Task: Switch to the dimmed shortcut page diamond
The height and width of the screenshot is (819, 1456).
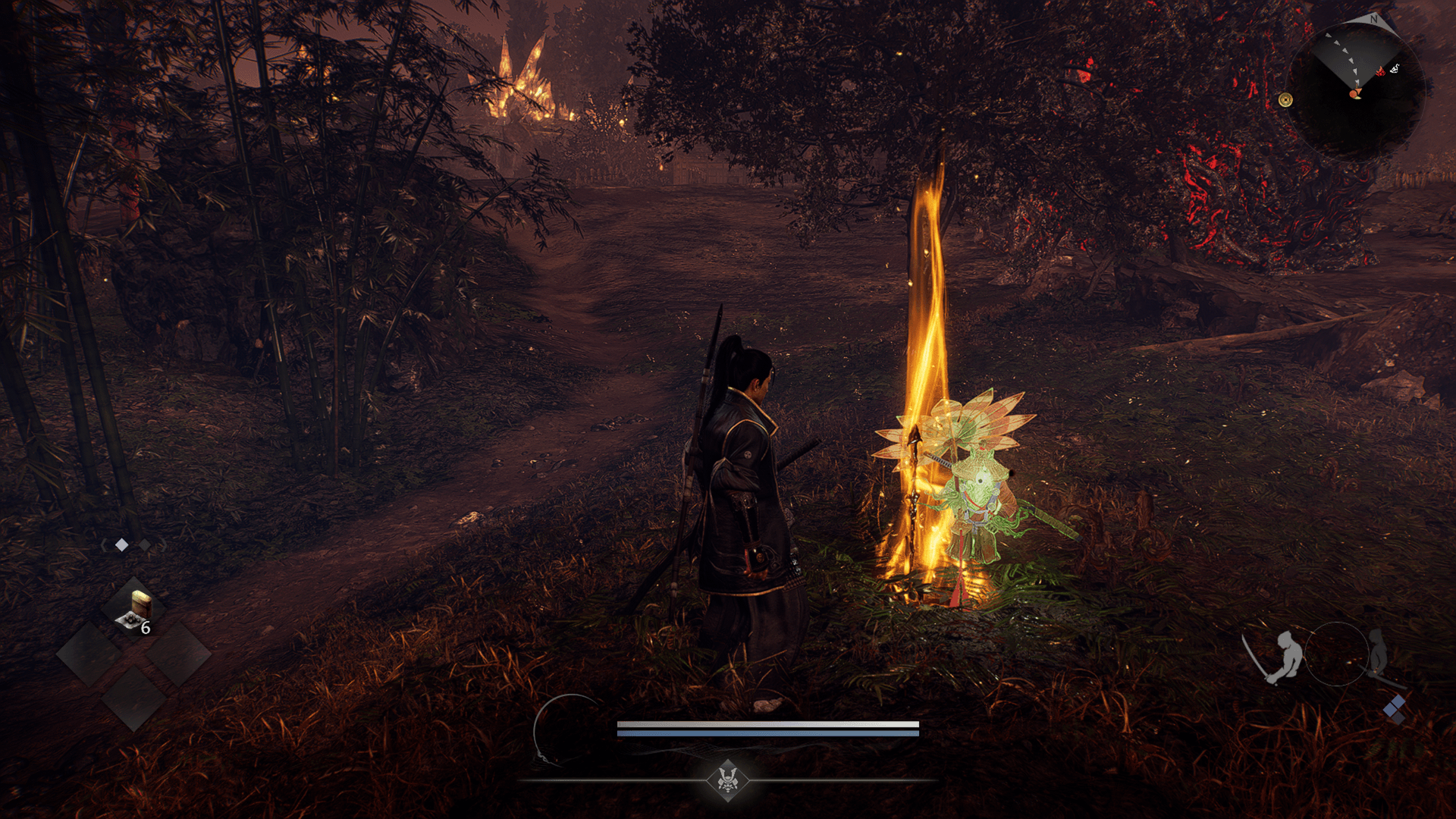Action: [144, 544]
